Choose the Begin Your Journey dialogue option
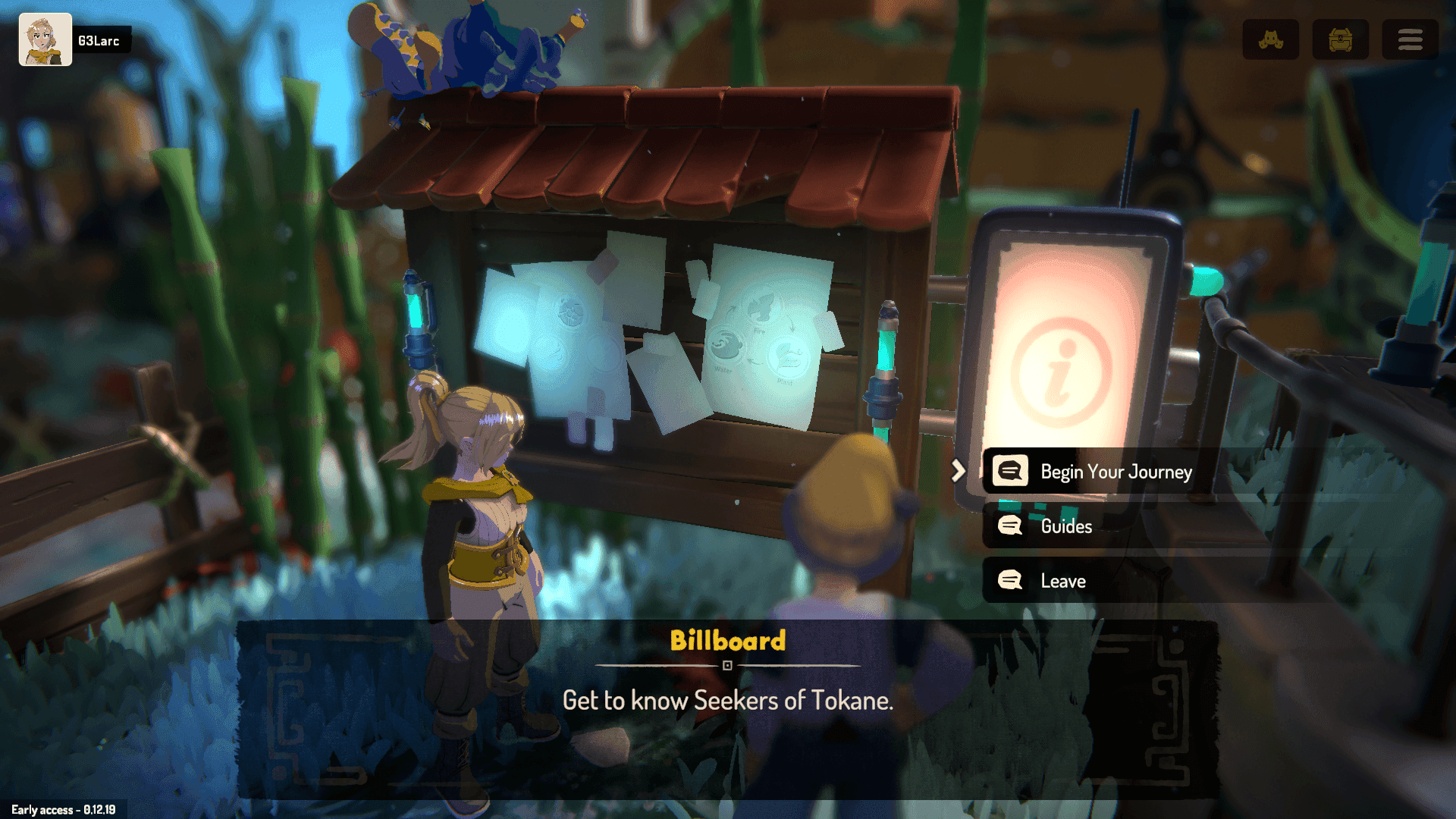This screenshot has height=819, width=1456. pos(1115,472)
